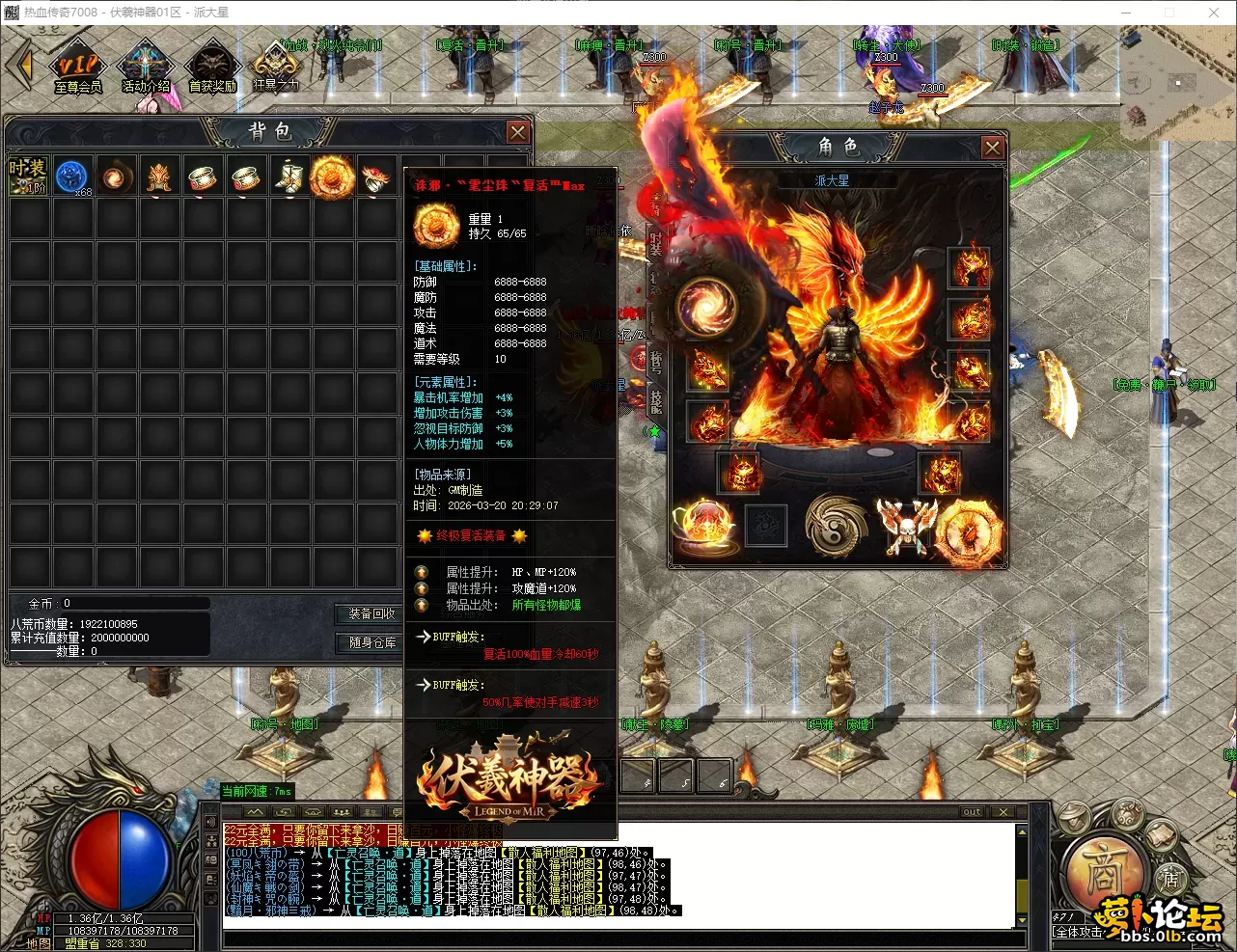This screenshot has height=952, width=1237.
Task: Open the 至尊会员 VIP menu
Action: [77, 68]
